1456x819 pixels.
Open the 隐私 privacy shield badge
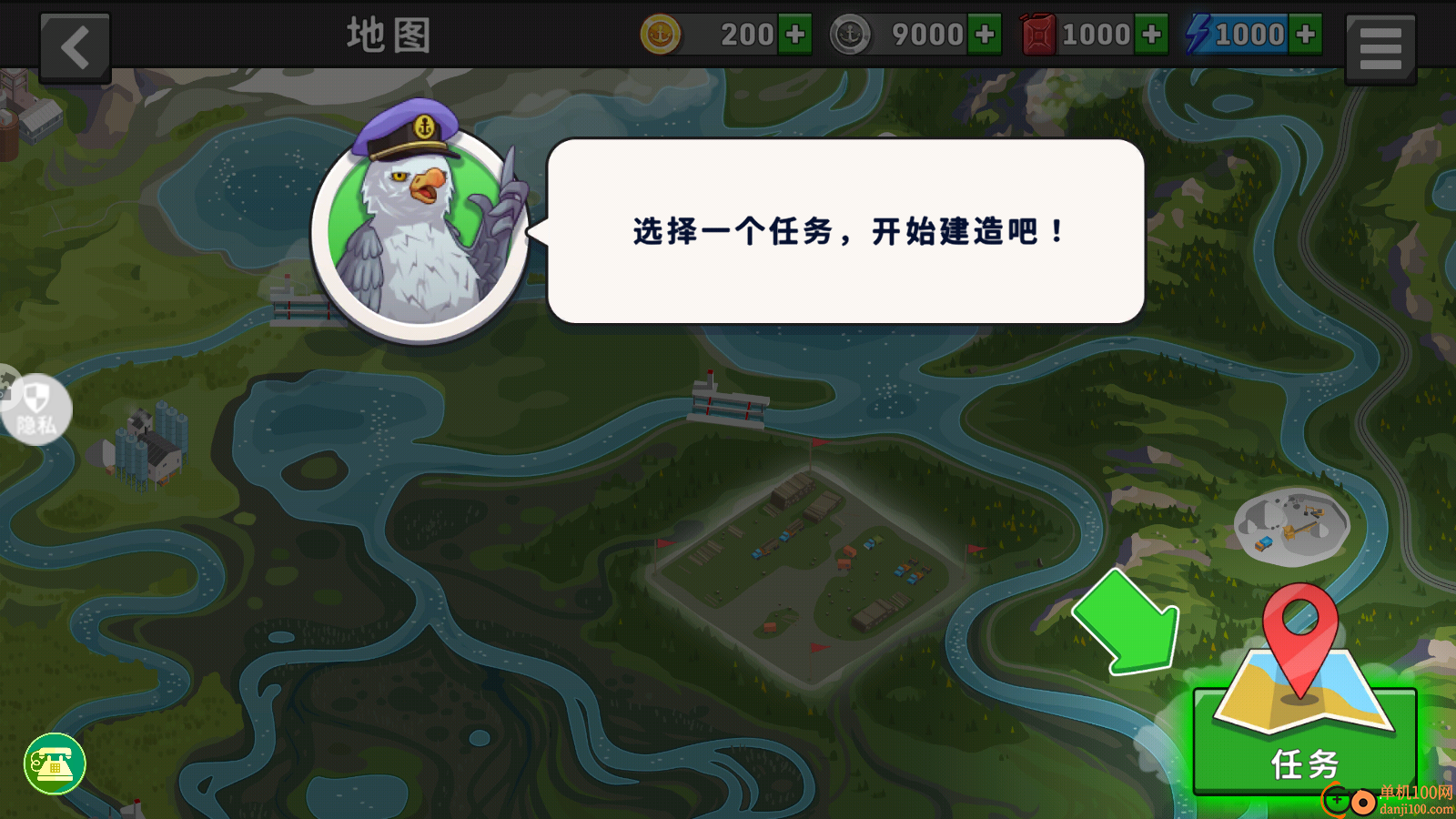[36, 409]
